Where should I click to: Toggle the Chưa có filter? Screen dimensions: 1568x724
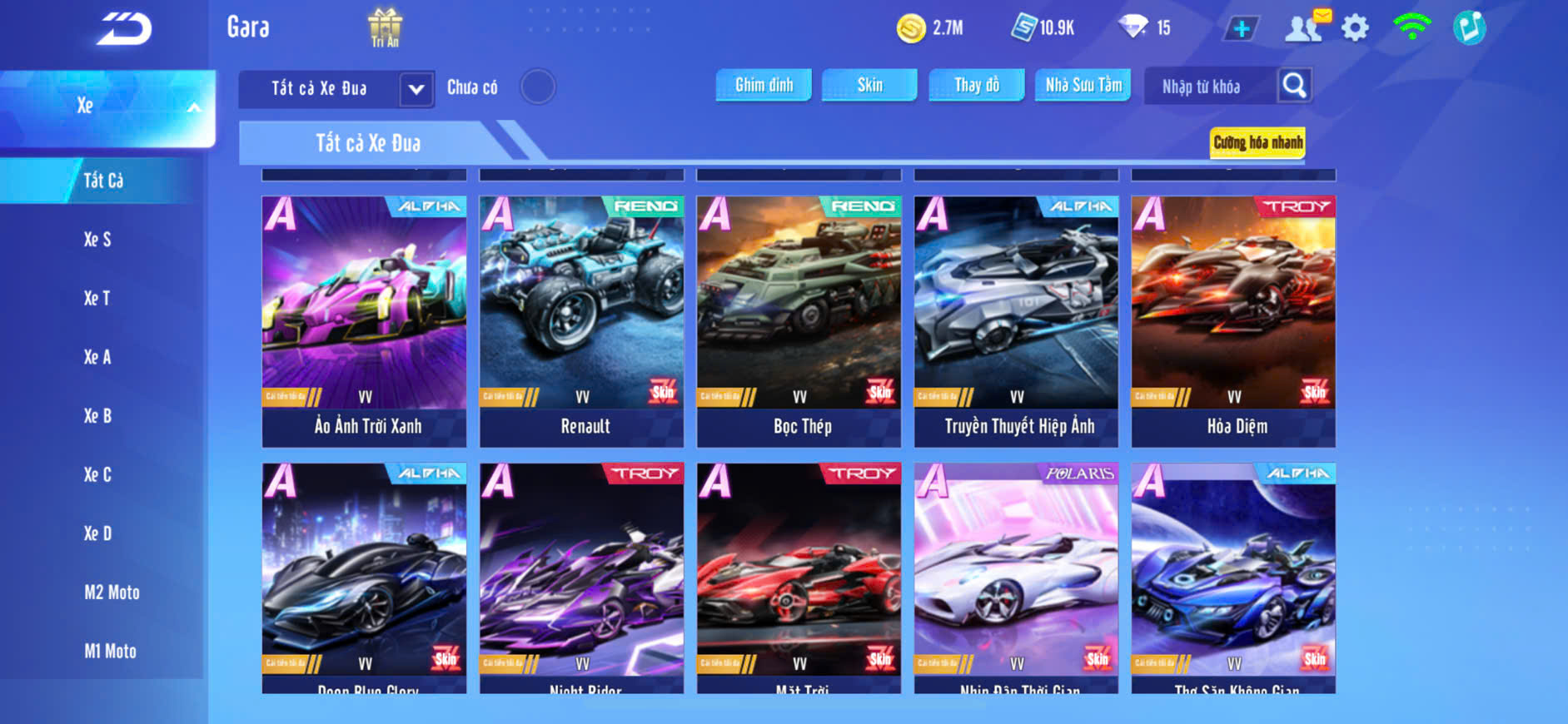click(x=538, y=87)
